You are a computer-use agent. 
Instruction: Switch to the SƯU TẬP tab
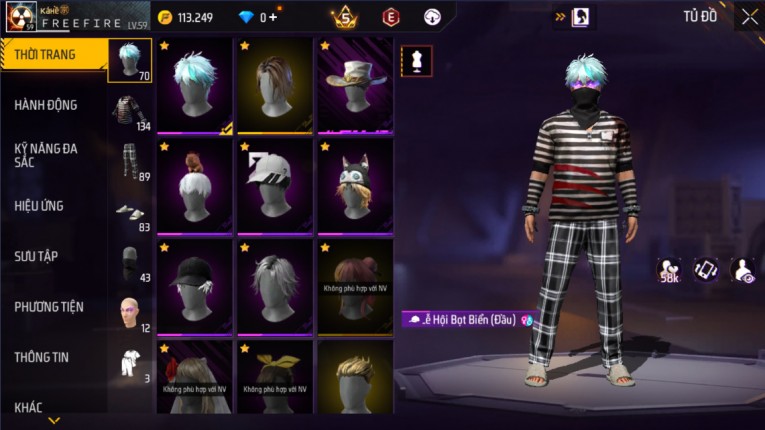click(x=36, y=256)
